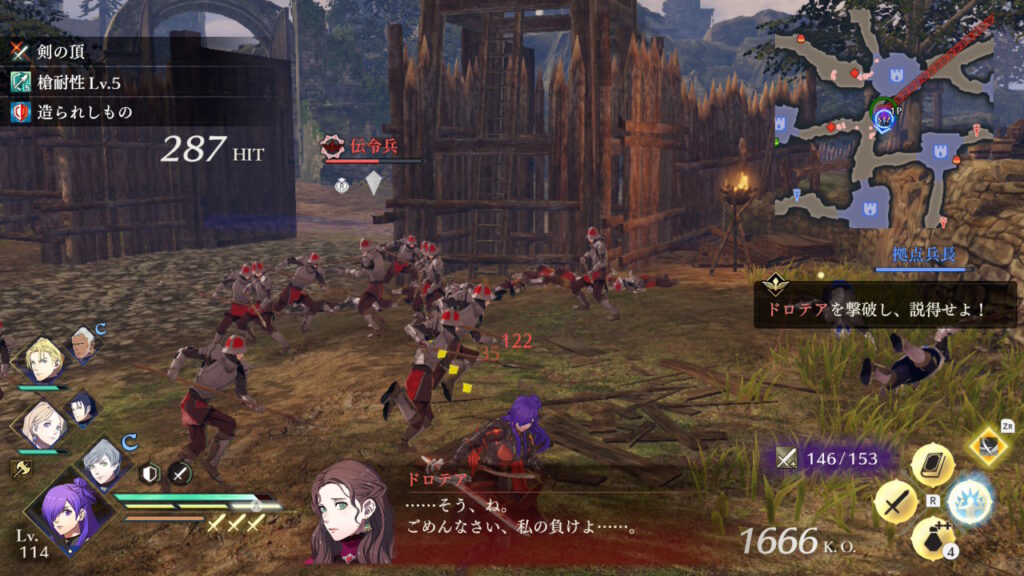The height and width of the screenshot is (576, 1024).
Task: Activate the diamond-shaped partner special icon
Action: [988, 446]
